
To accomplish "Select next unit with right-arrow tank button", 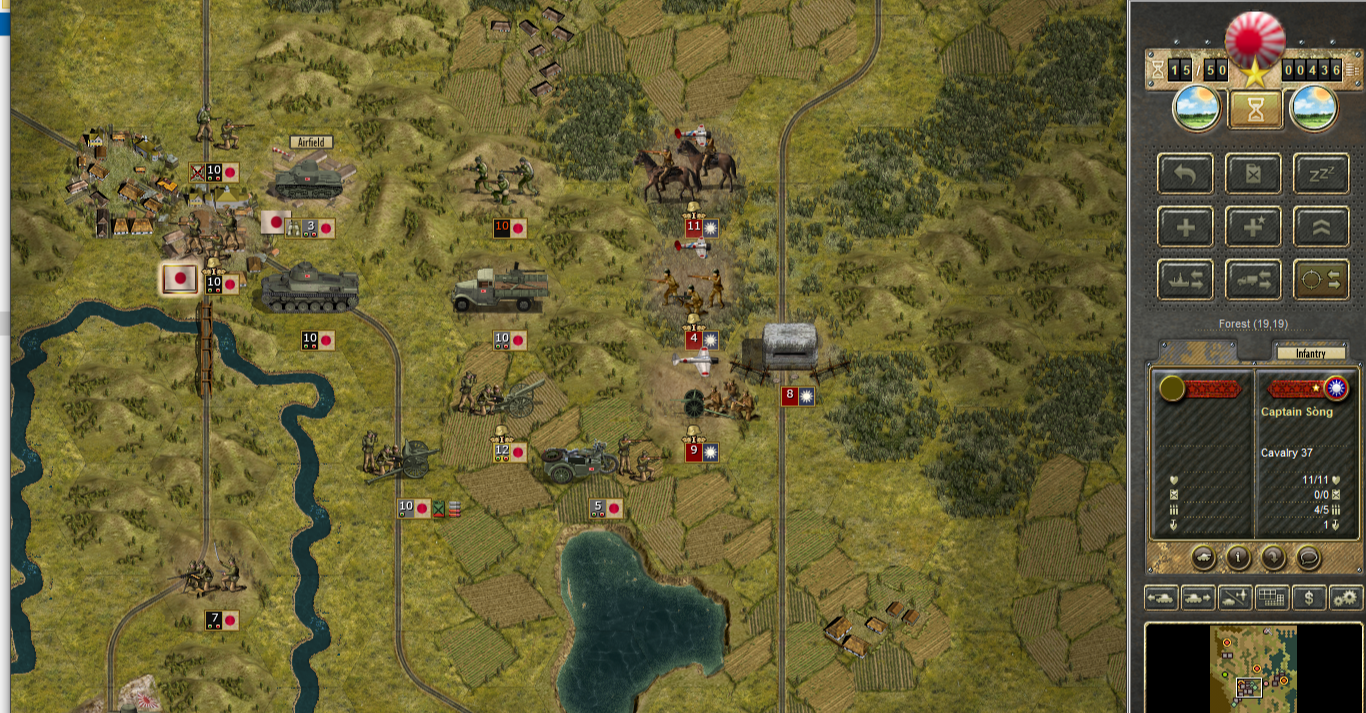I will click(x=1198, y=598).
